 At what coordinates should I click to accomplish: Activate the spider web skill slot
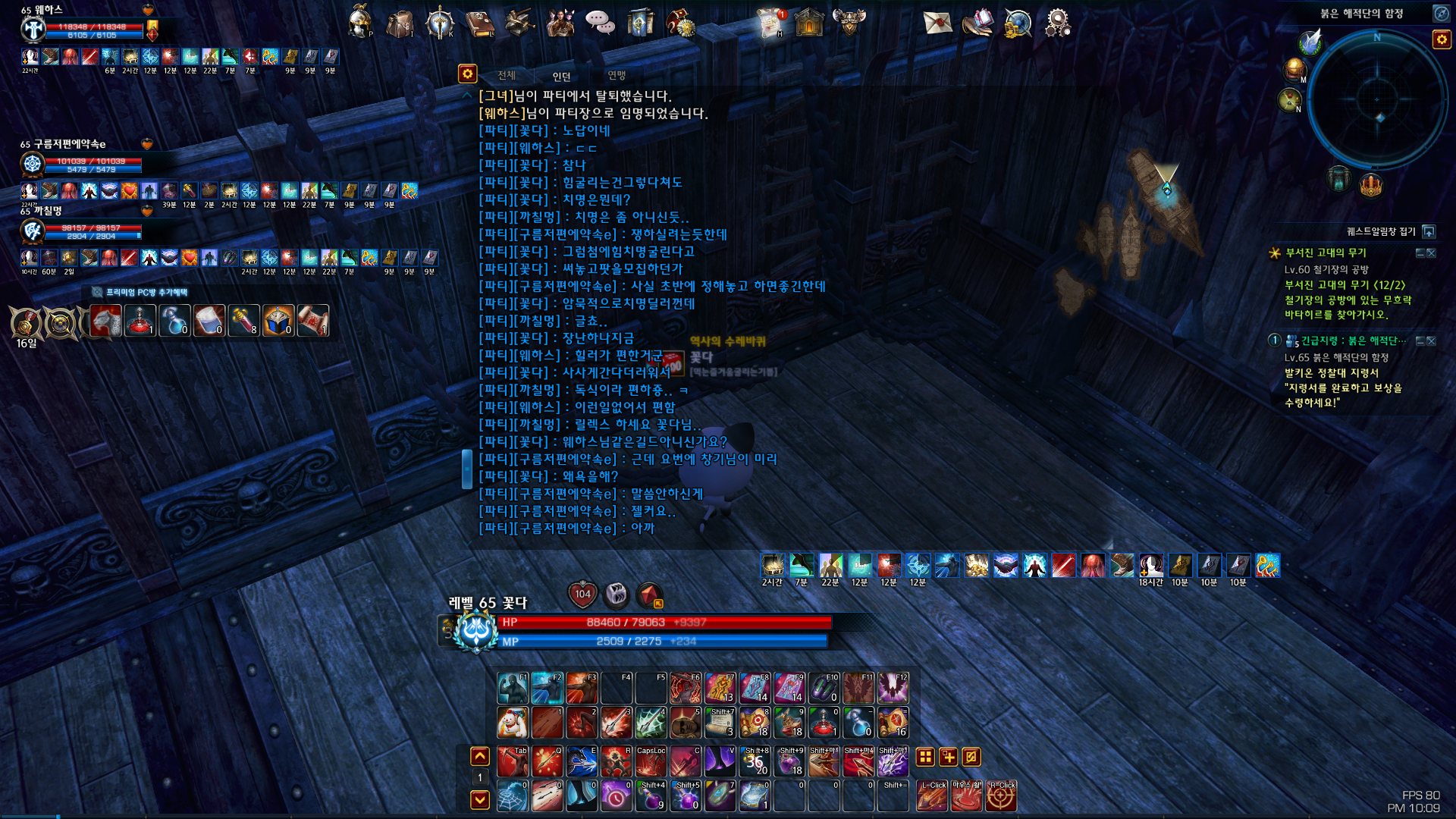point(513,796)
